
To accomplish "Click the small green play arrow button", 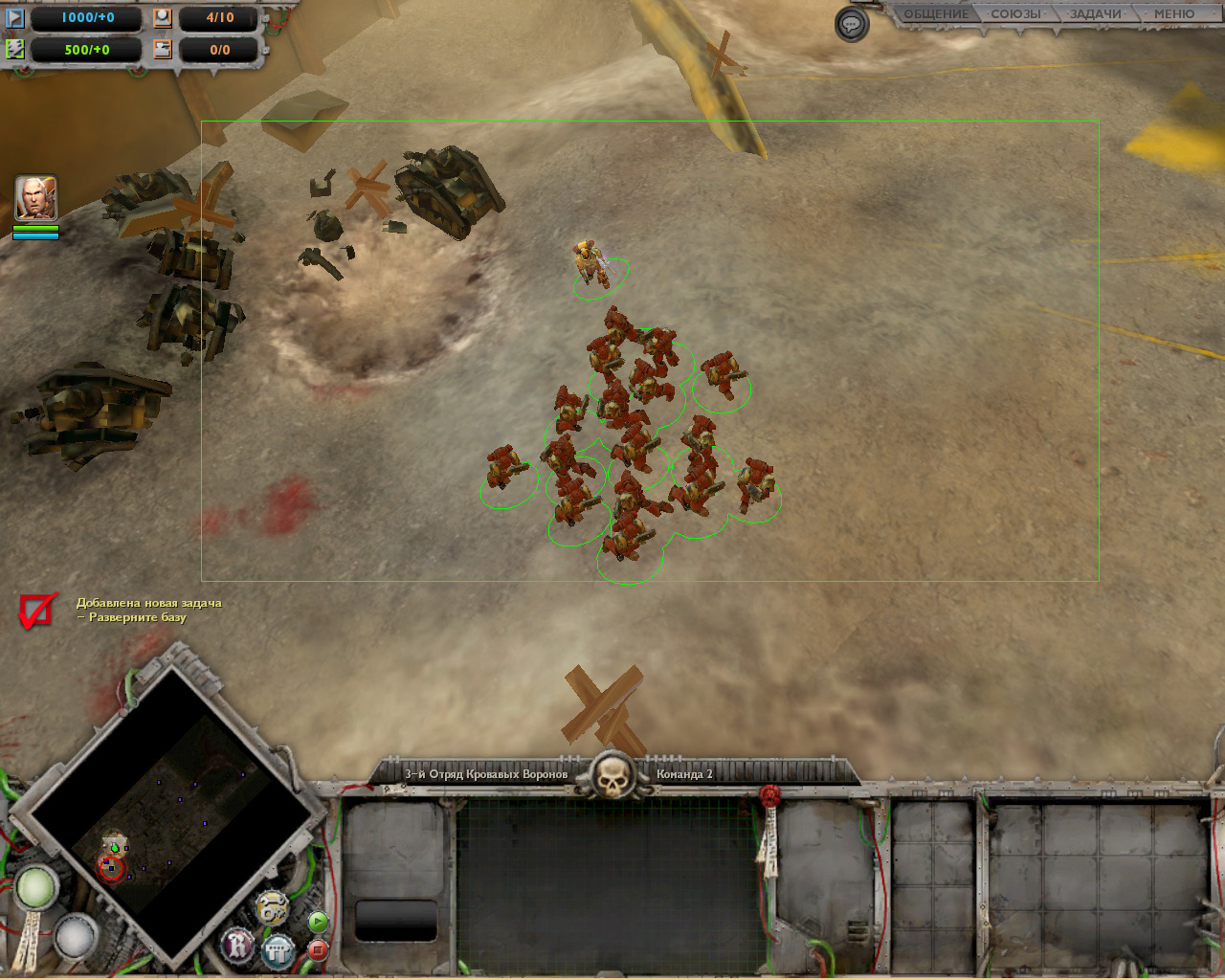I will [x=318, y=922].
